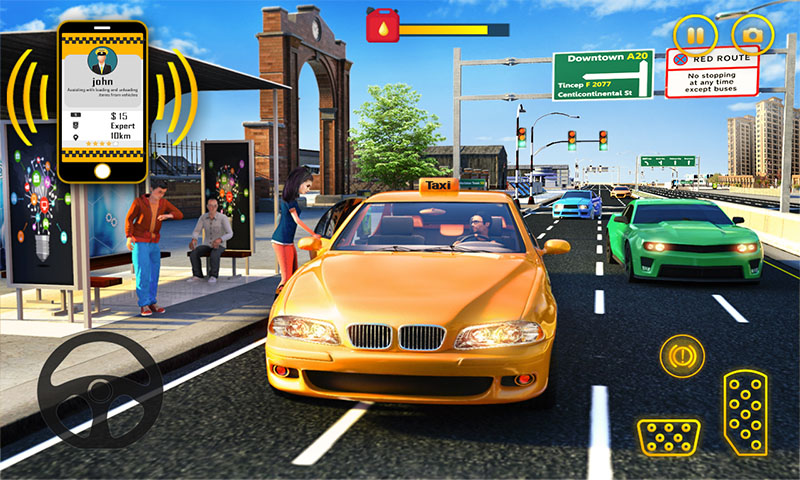
Task: Open John's passenger request on the phone
Action: 102,100
